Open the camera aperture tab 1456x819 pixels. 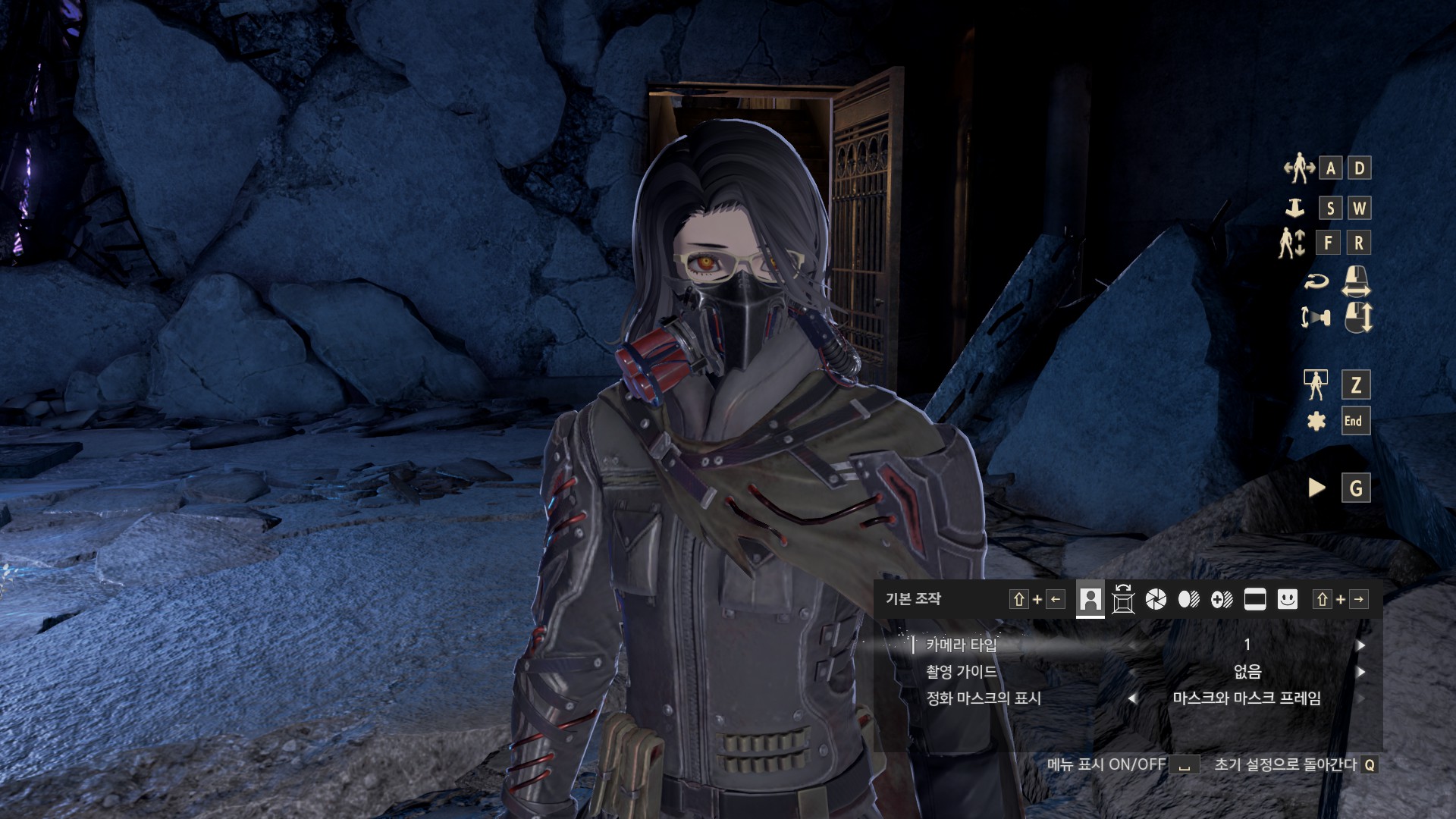(x=1156, y=600)
